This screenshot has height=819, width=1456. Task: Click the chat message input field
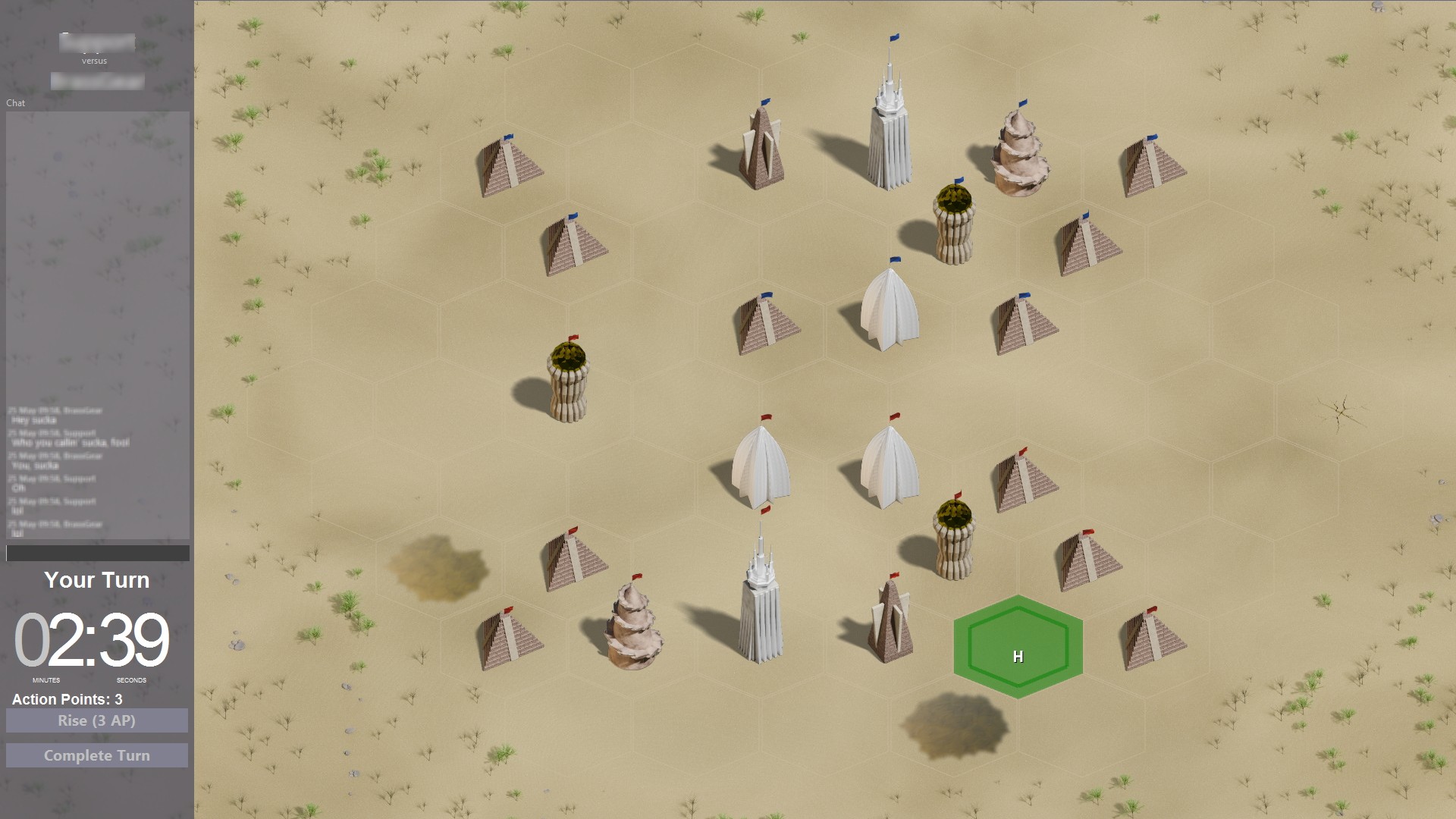tap(96, 554)
